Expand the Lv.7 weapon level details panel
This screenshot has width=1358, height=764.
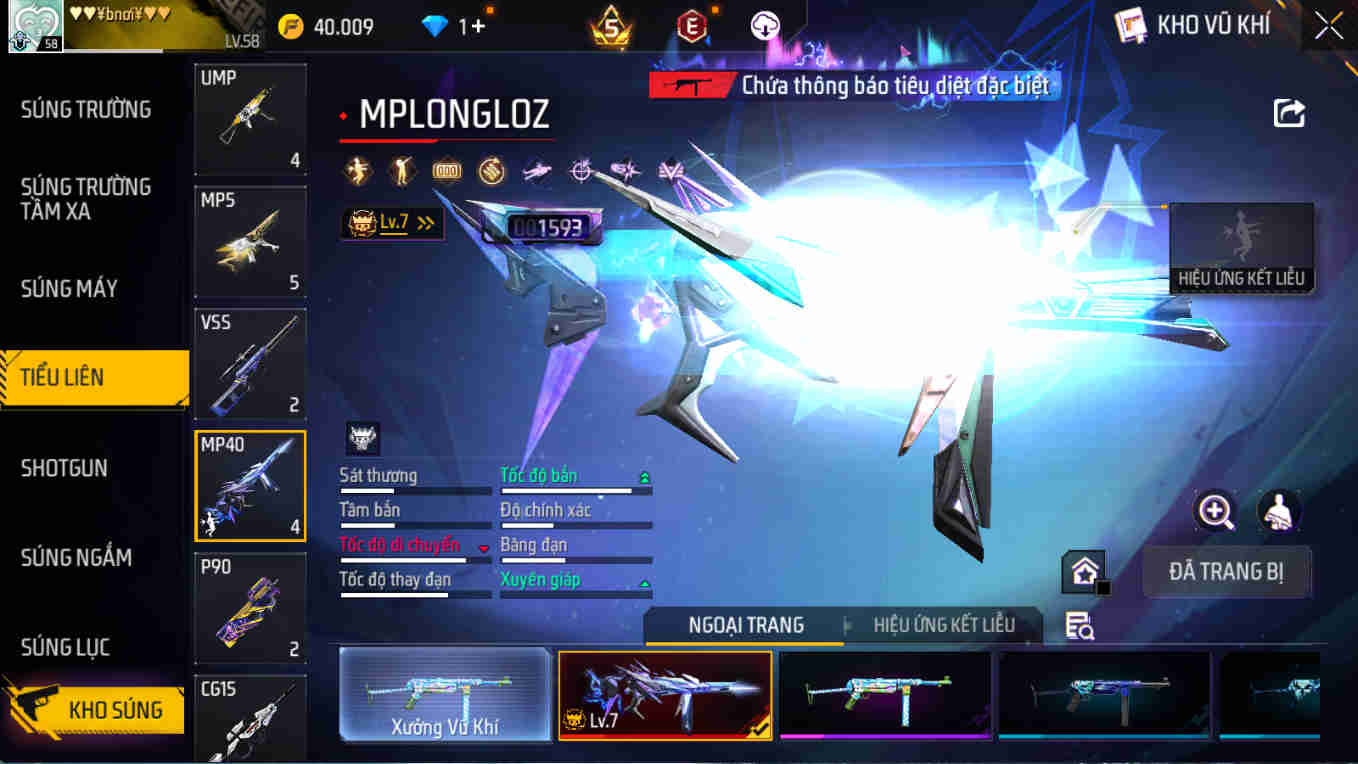tap(391, 222)
